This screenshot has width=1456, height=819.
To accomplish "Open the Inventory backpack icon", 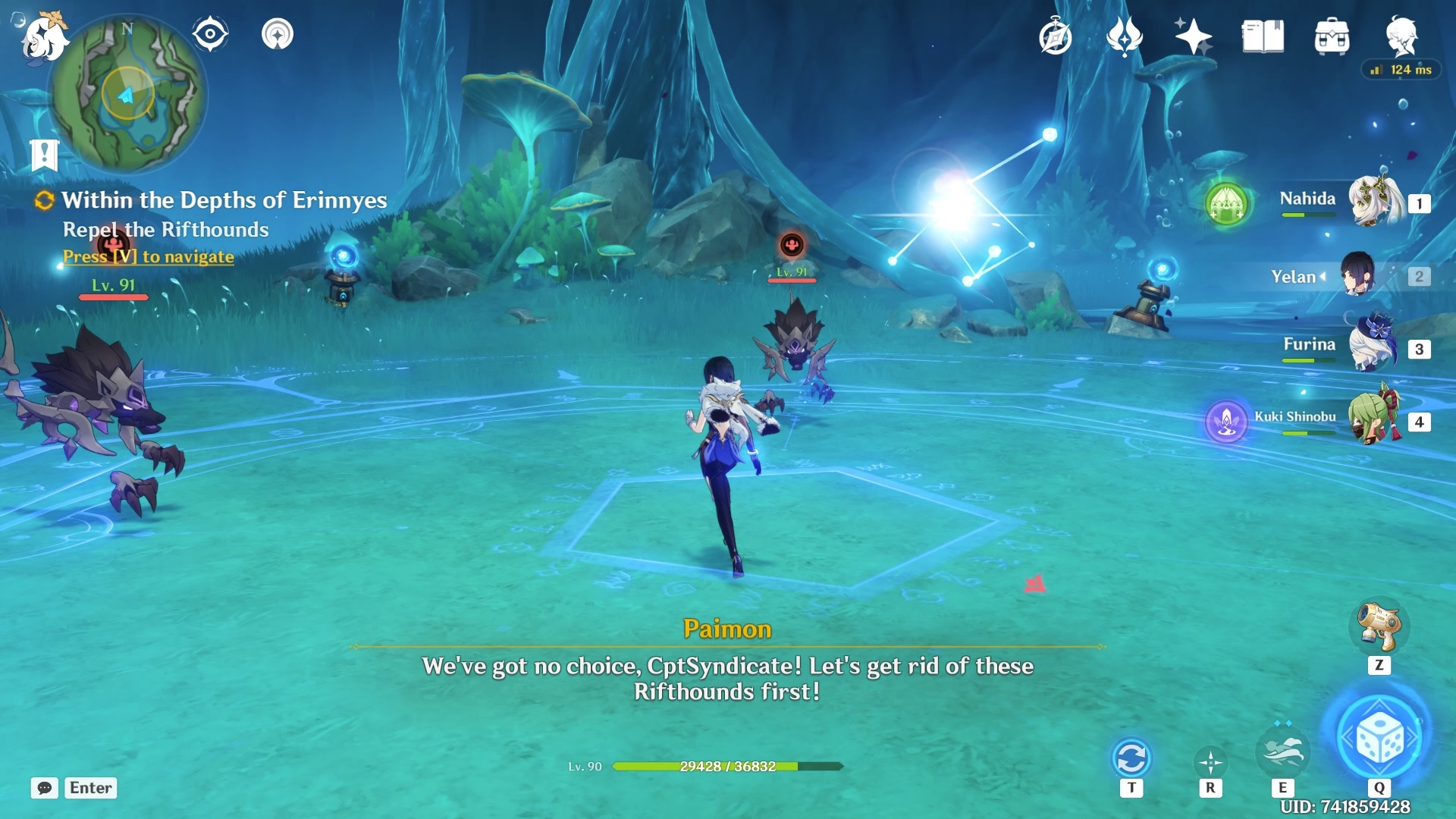I will pyautogui.click(x=1332, y=37).
